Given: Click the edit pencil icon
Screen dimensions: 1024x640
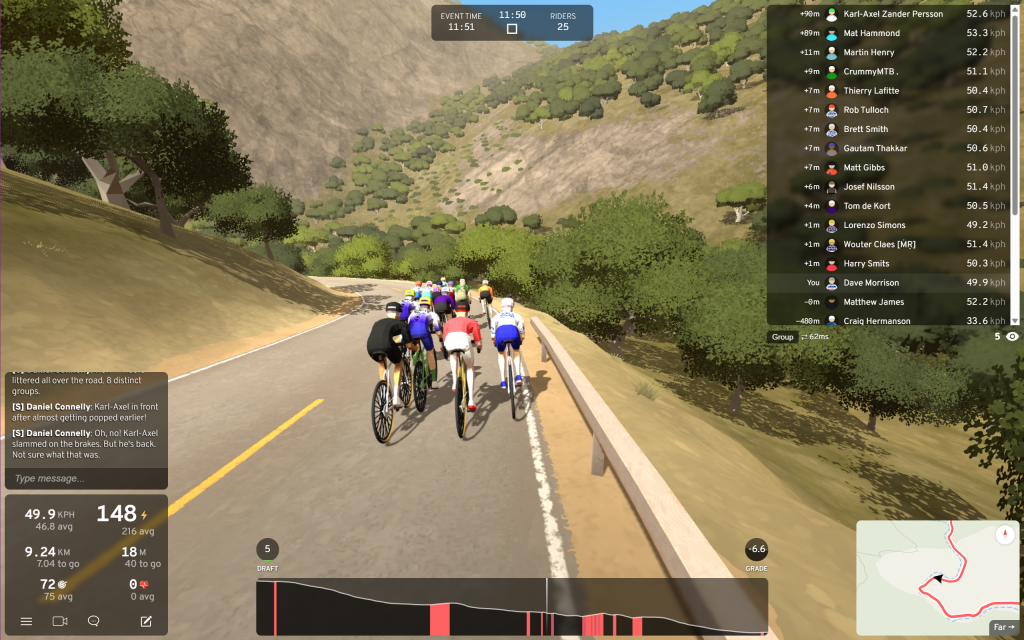Looking at the screenshot, I should coord(146,621).
